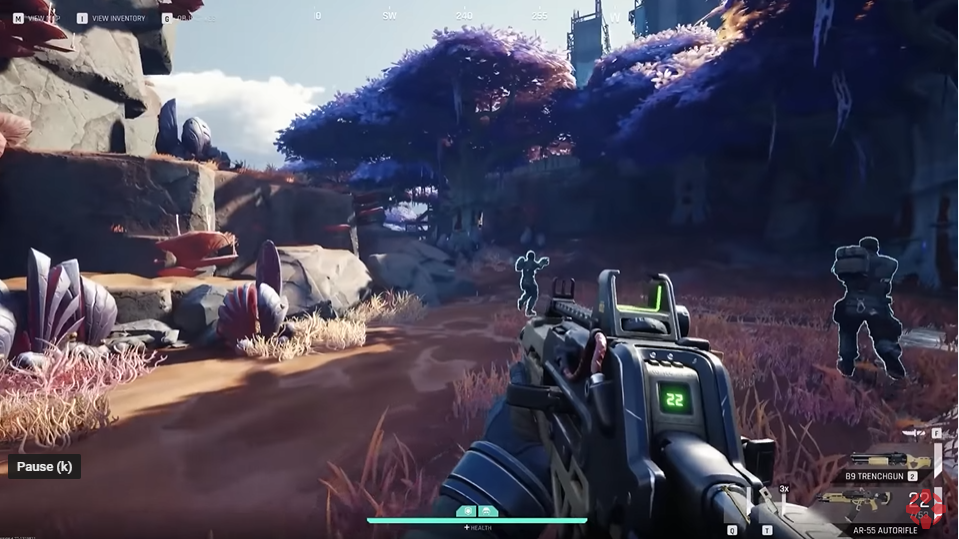Open the View Inventory option
The width and height of the screenshot is (959, 539).
[118, 18]
